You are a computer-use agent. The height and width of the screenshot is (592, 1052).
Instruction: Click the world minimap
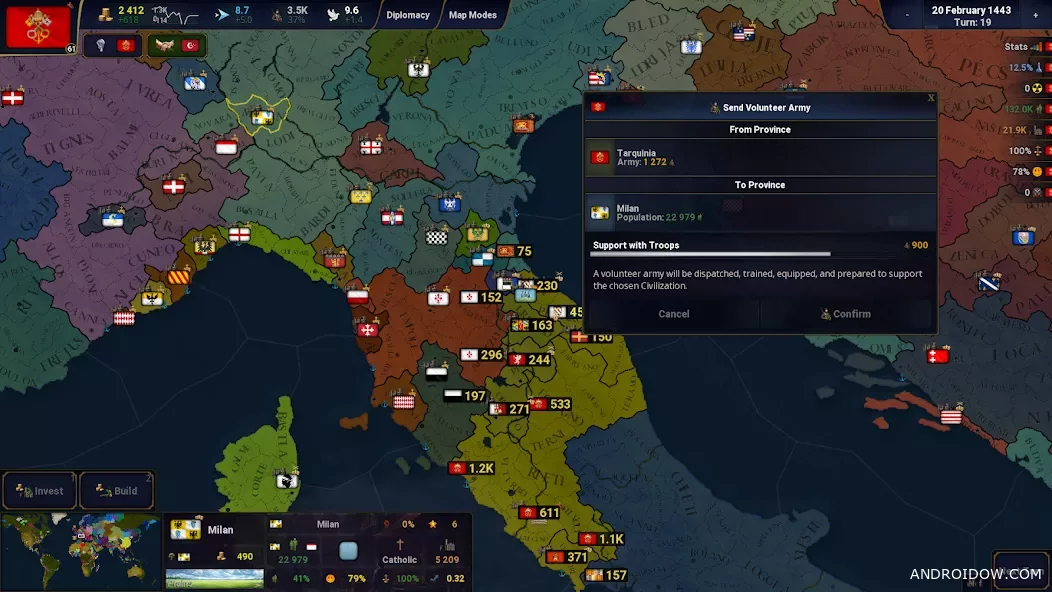(x=80, y=551)
